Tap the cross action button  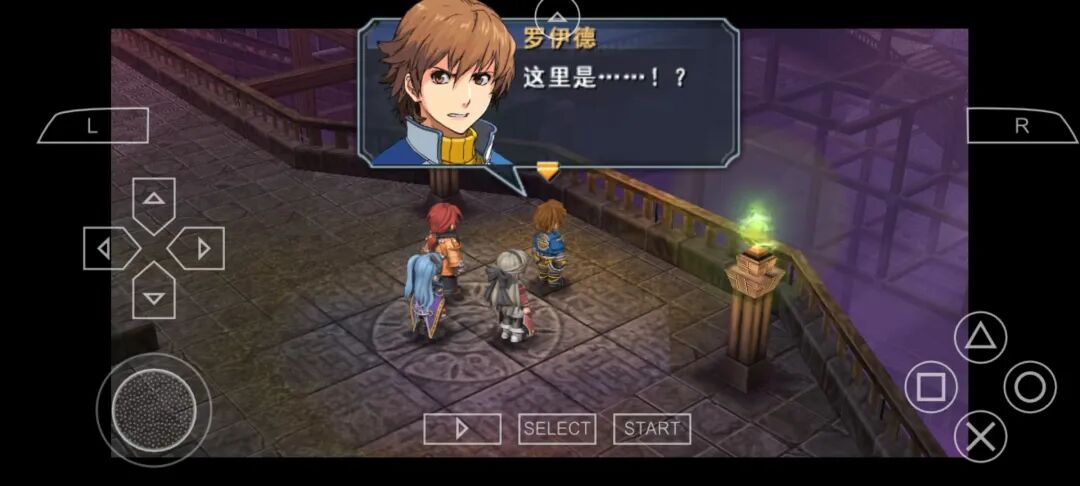click(980, 436)
